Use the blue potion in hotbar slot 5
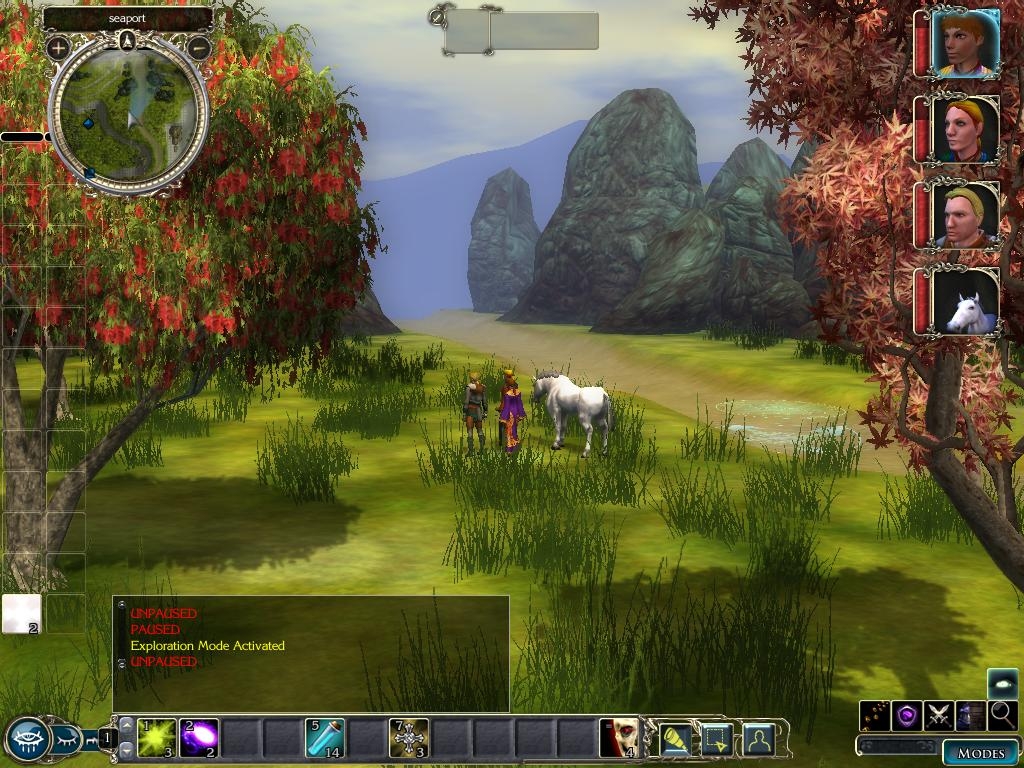This screenshot has width=1024, height=768. (x=325, y=738)
